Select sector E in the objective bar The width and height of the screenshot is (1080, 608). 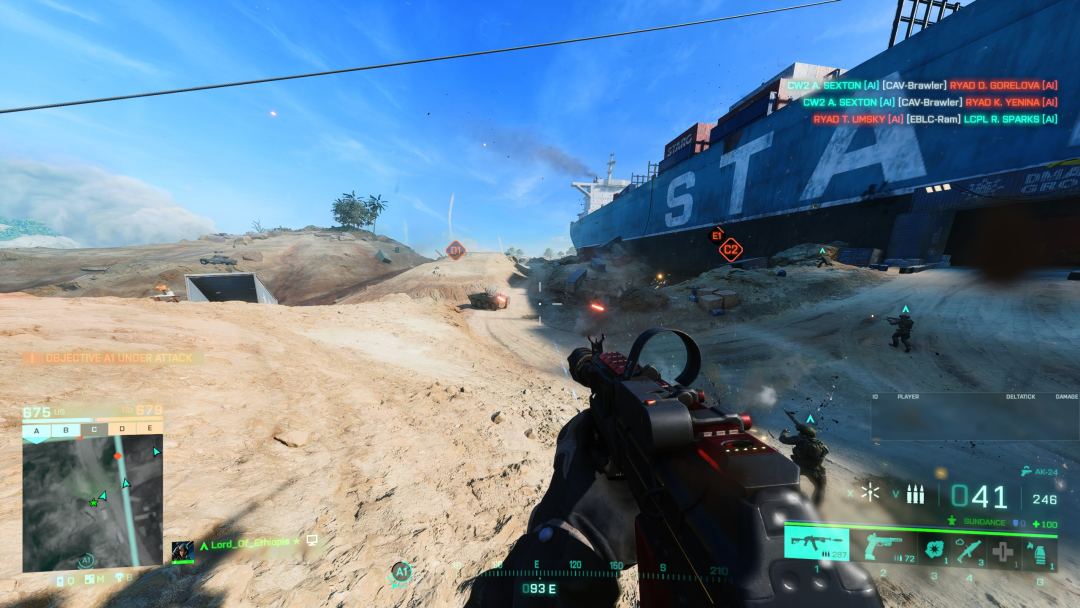coord(149,430)
